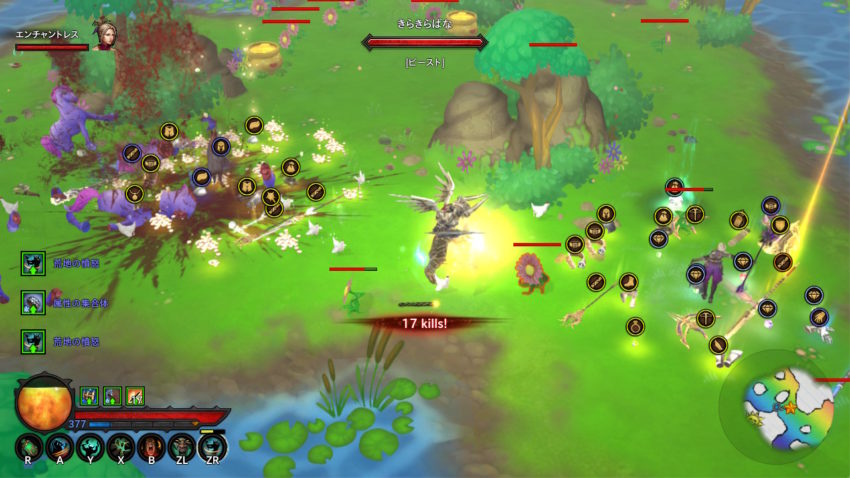This screenshot has height=478, width=850.
Task: Use the horned face skill labeled ZL
Action: coord(181,446)
